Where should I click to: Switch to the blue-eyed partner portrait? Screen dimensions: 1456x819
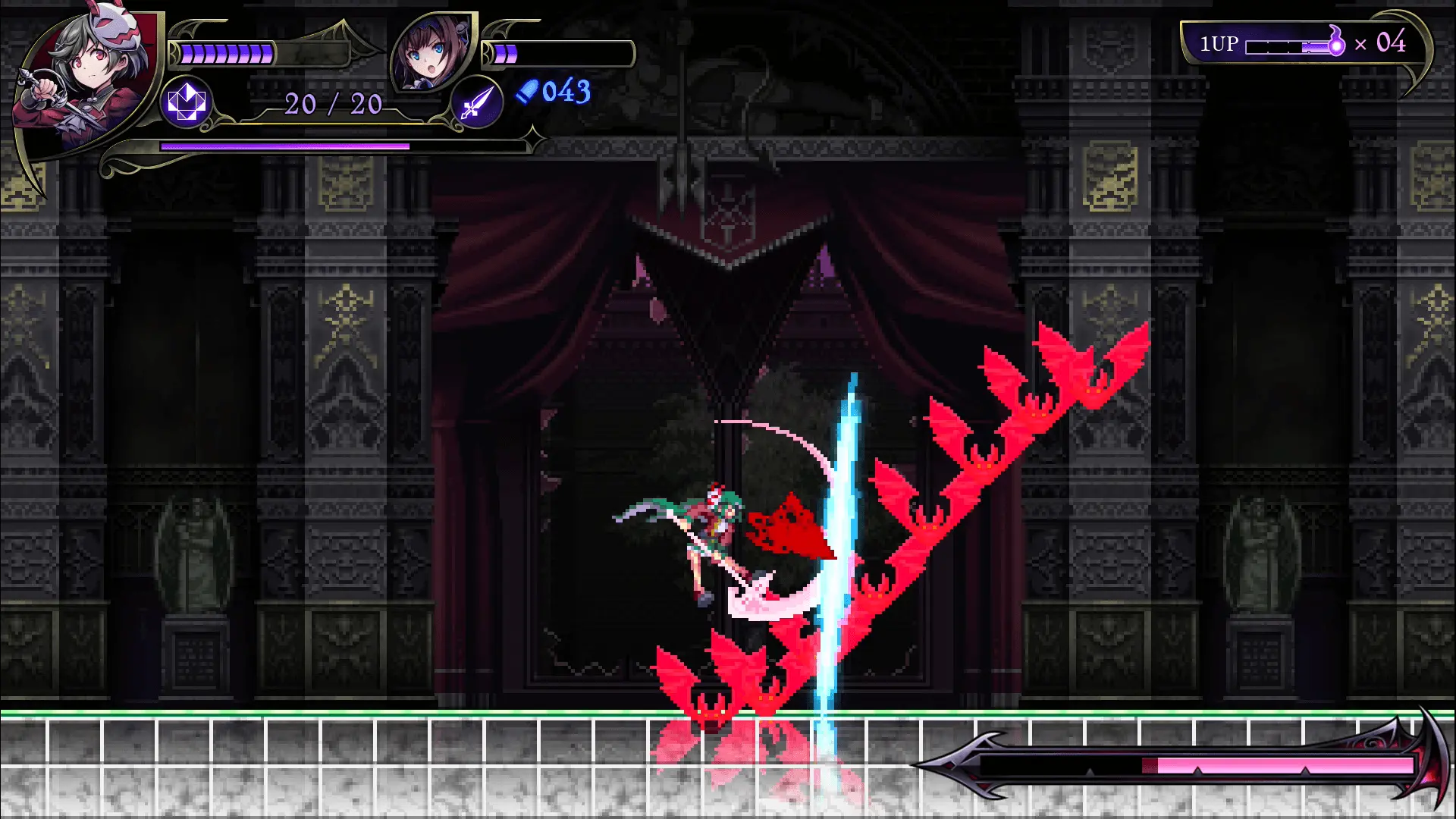coord(431,53)
